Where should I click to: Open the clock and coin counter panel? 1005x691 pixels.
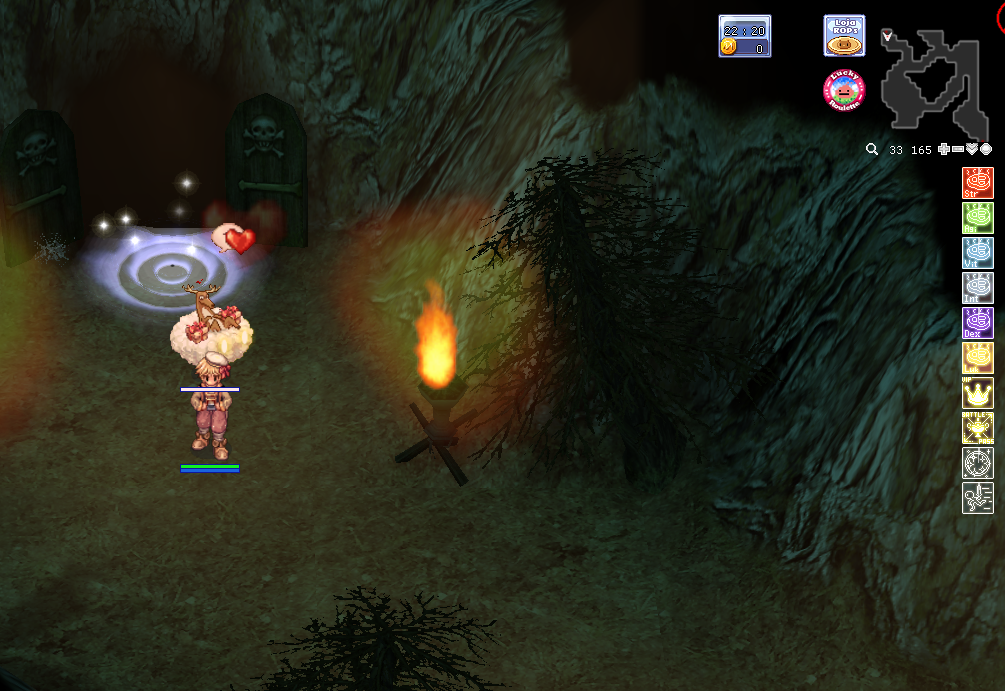[x=744, y=36]
